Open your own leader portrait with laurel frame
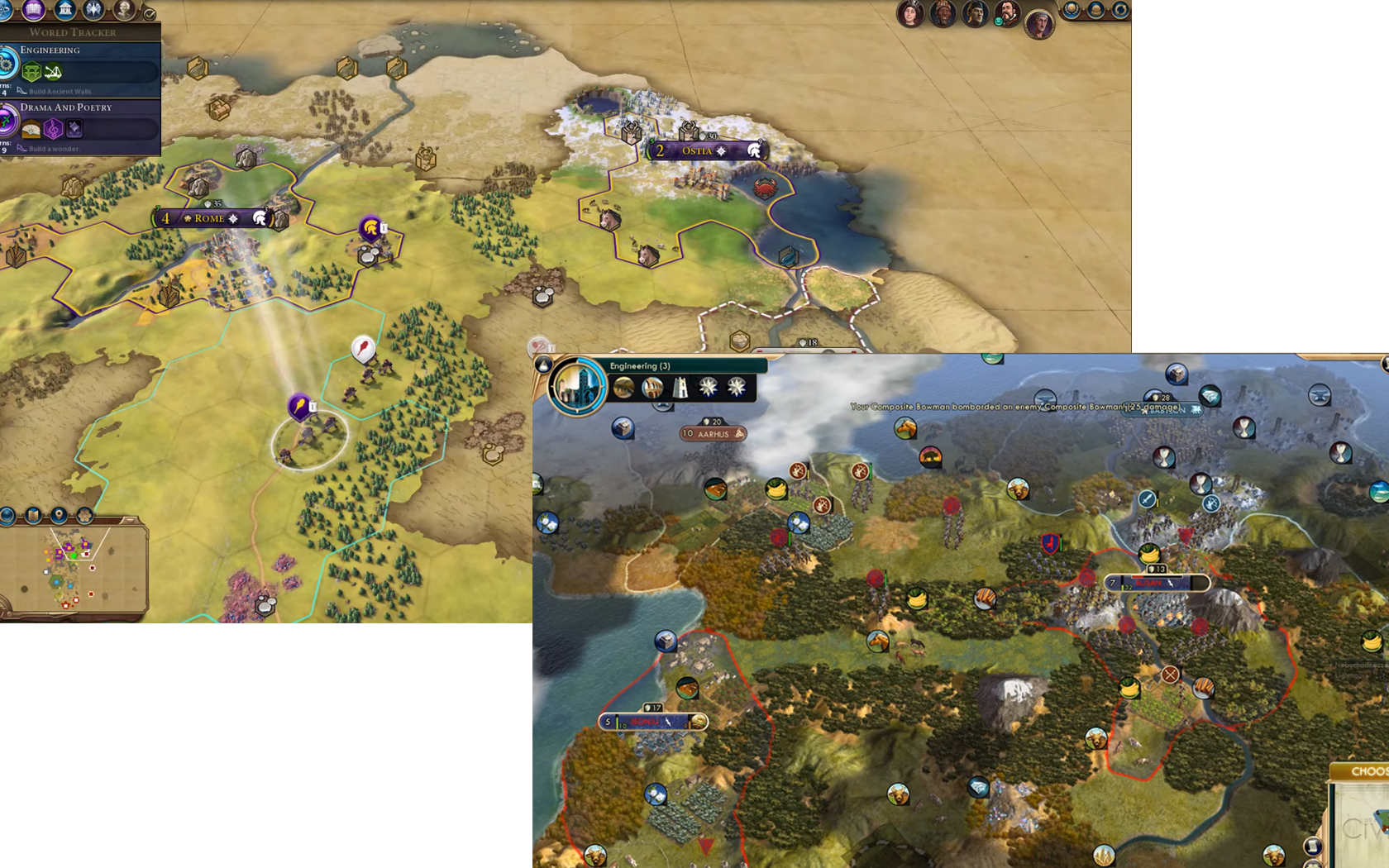 click(x=1038, y=24)
